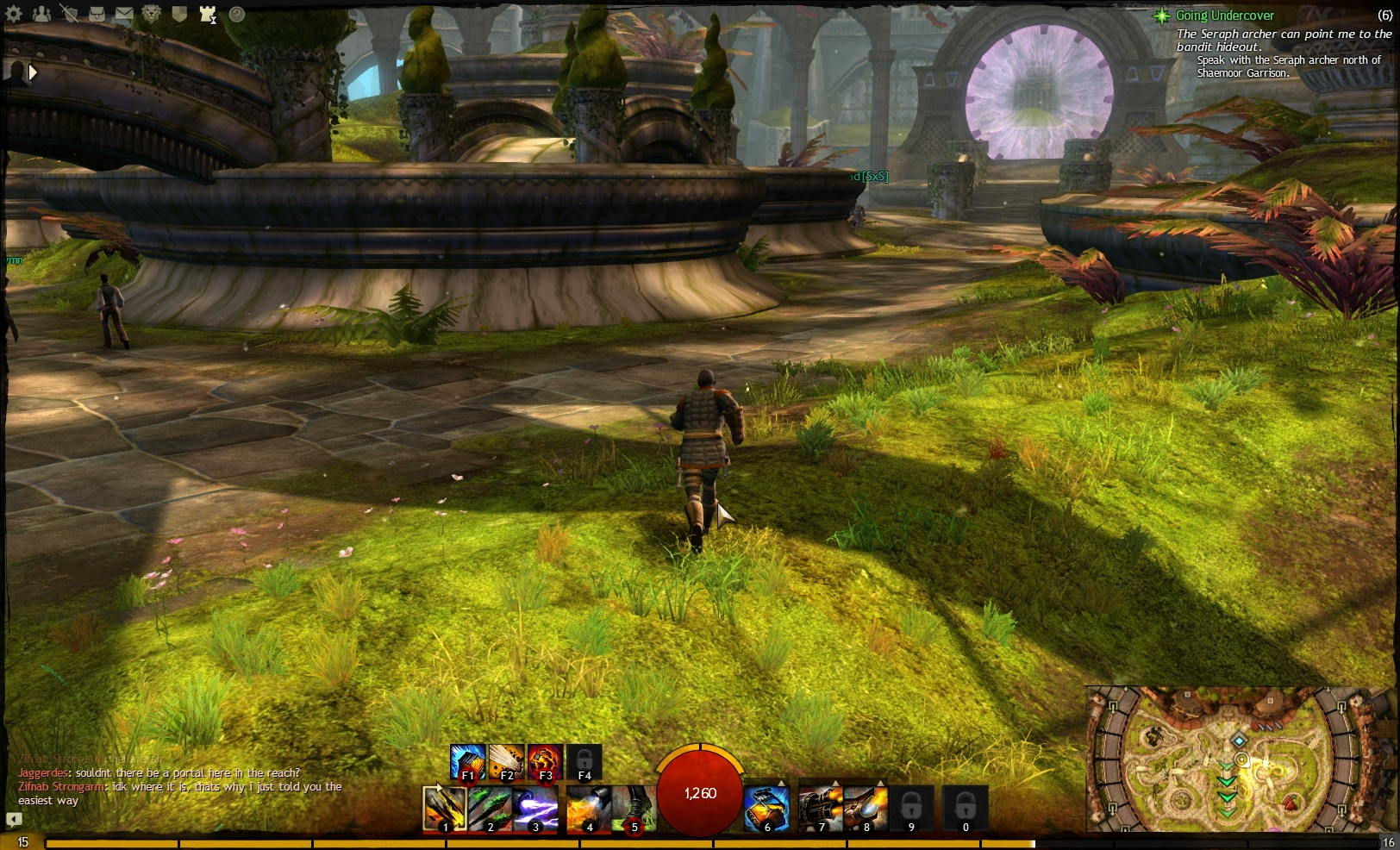The image size is (1400, 850).
Task: Open the help question mark icon
Action: [x=235, y=15]
